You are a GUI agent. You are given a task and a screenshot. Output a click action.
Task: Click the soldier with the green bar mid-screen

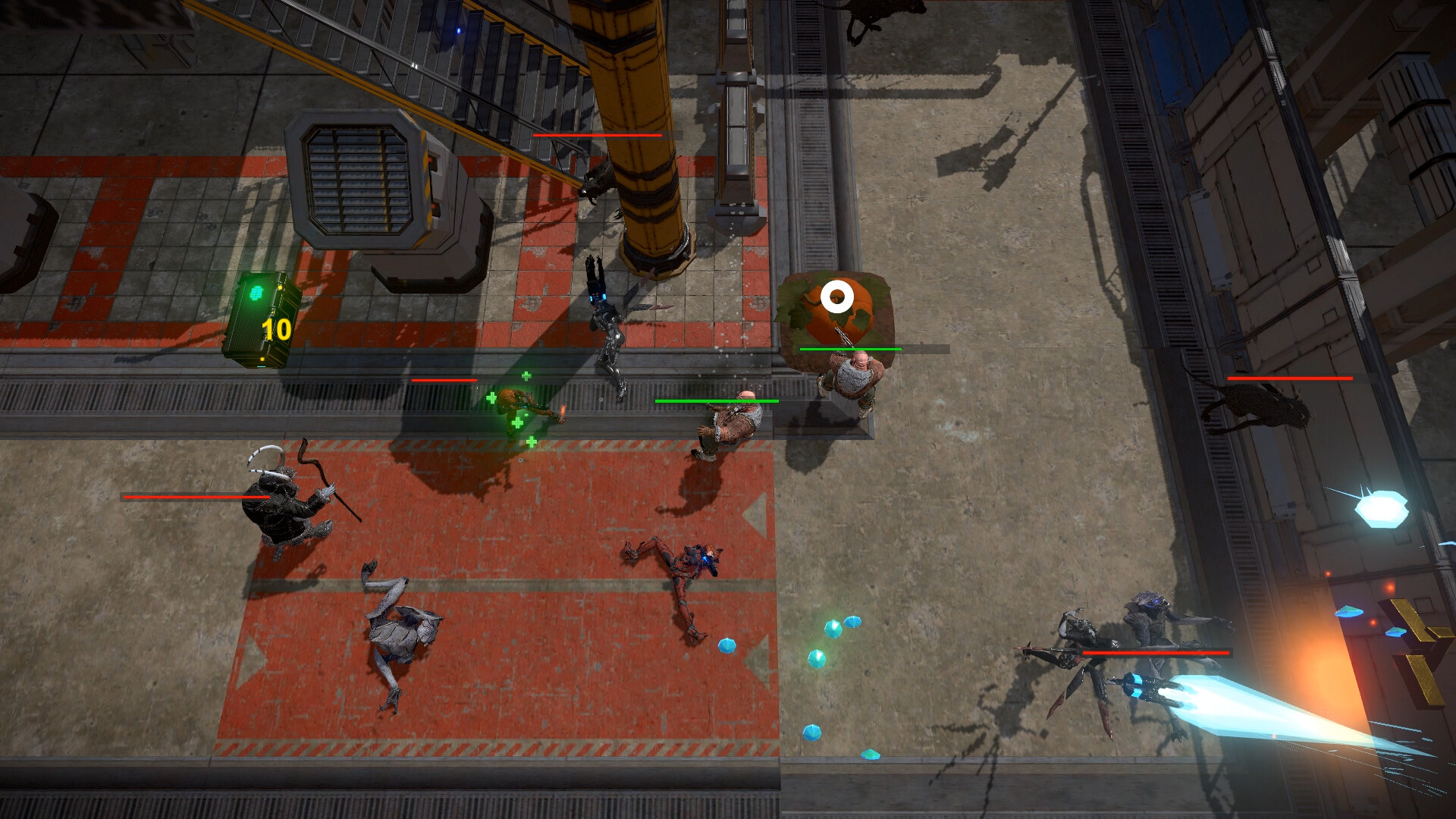pos(730,425)
